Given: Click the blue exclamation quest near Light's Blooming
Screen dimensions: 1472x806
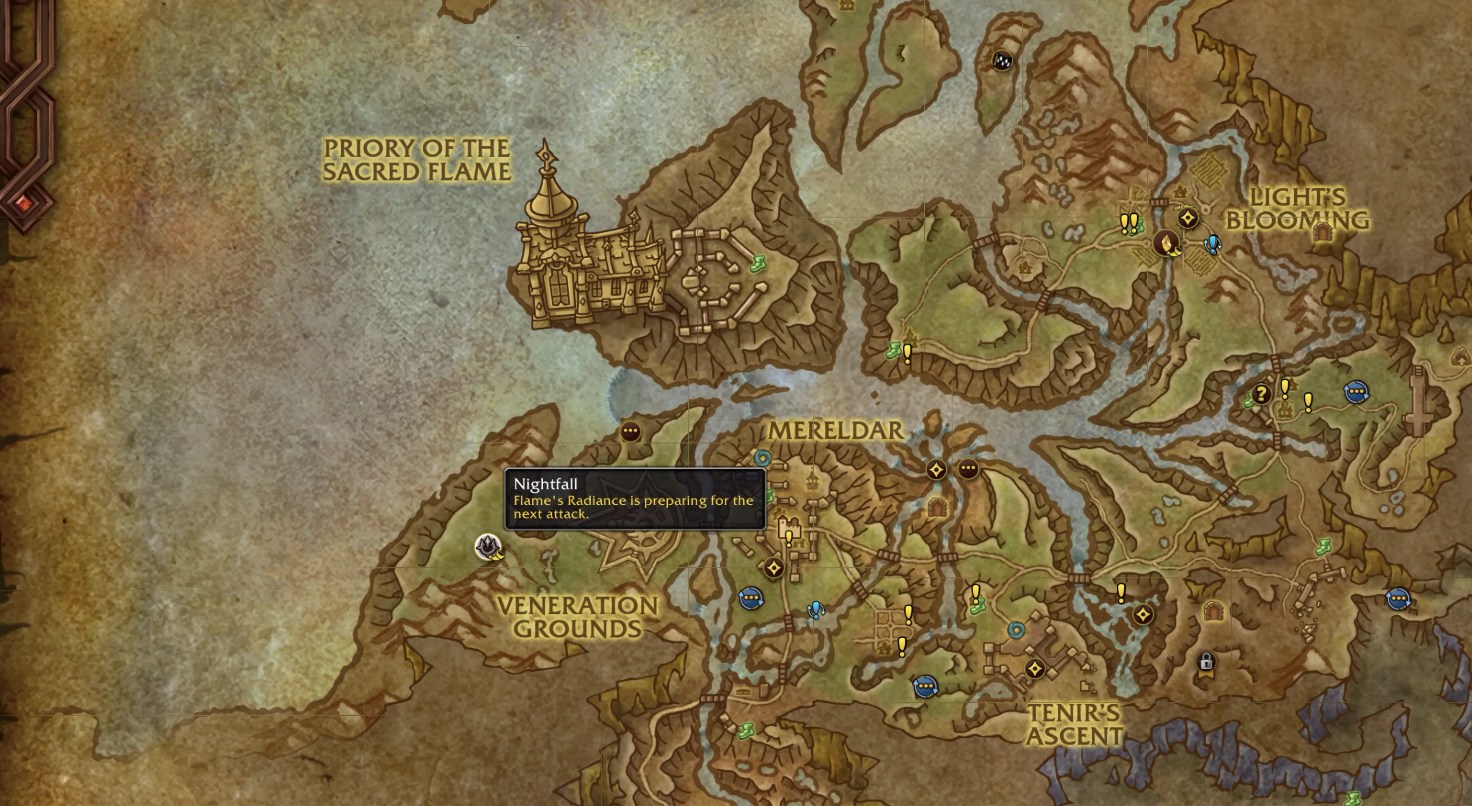Looking at the screenshot, I should tap(1213, 244).
